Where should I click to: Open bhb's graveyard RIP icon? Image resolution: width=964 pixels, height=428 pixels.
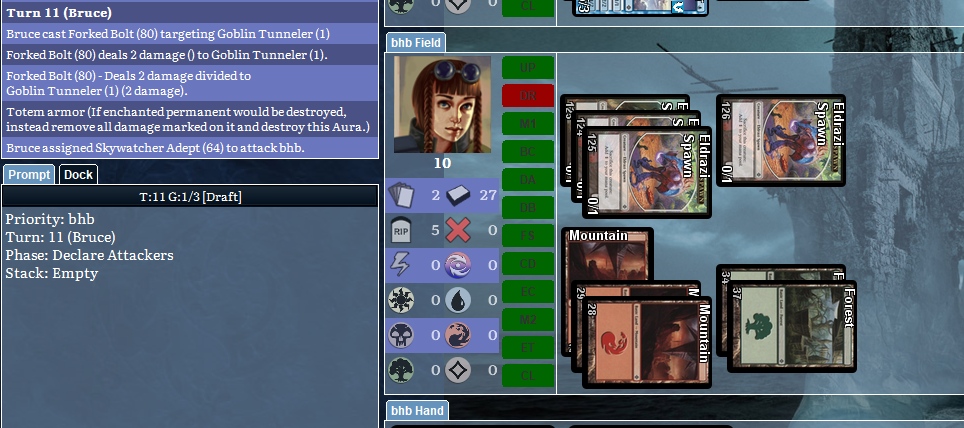401,230
